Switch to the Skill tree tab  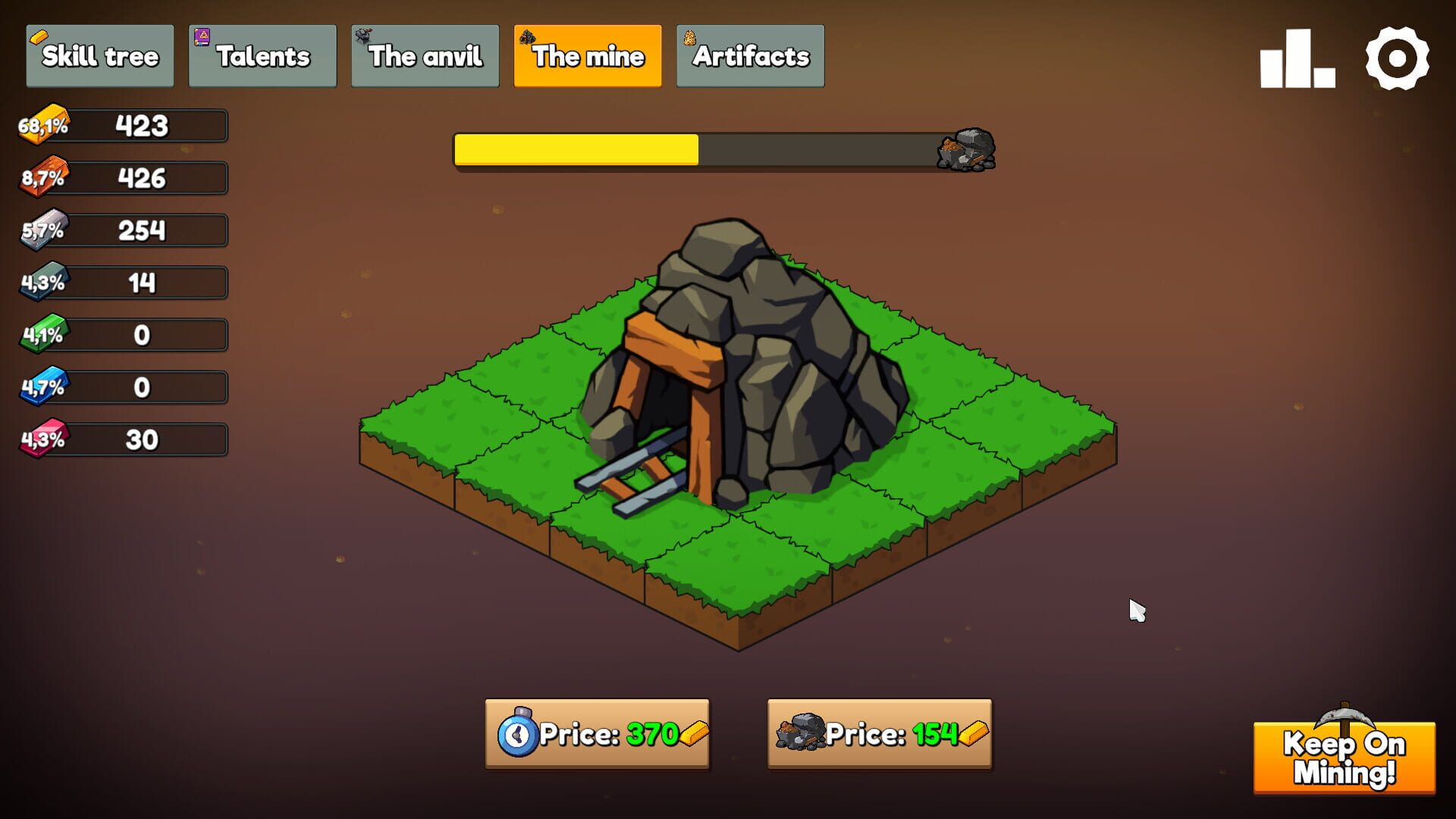coord(99,55)
